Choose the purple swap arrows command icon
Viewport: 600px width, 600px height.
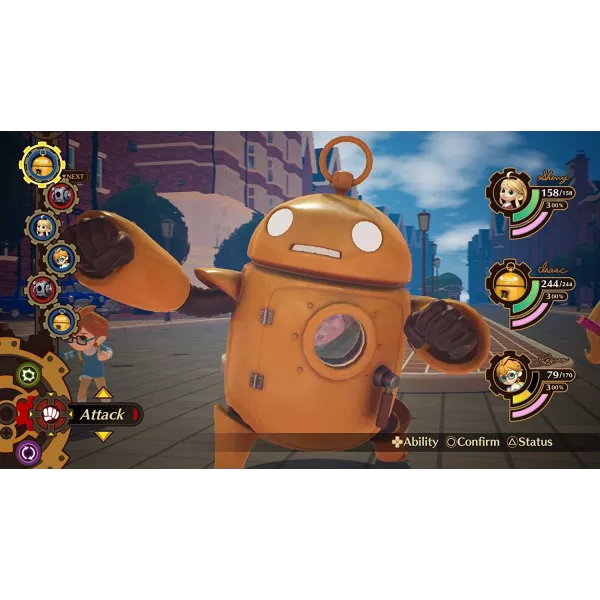click(29, 449)
